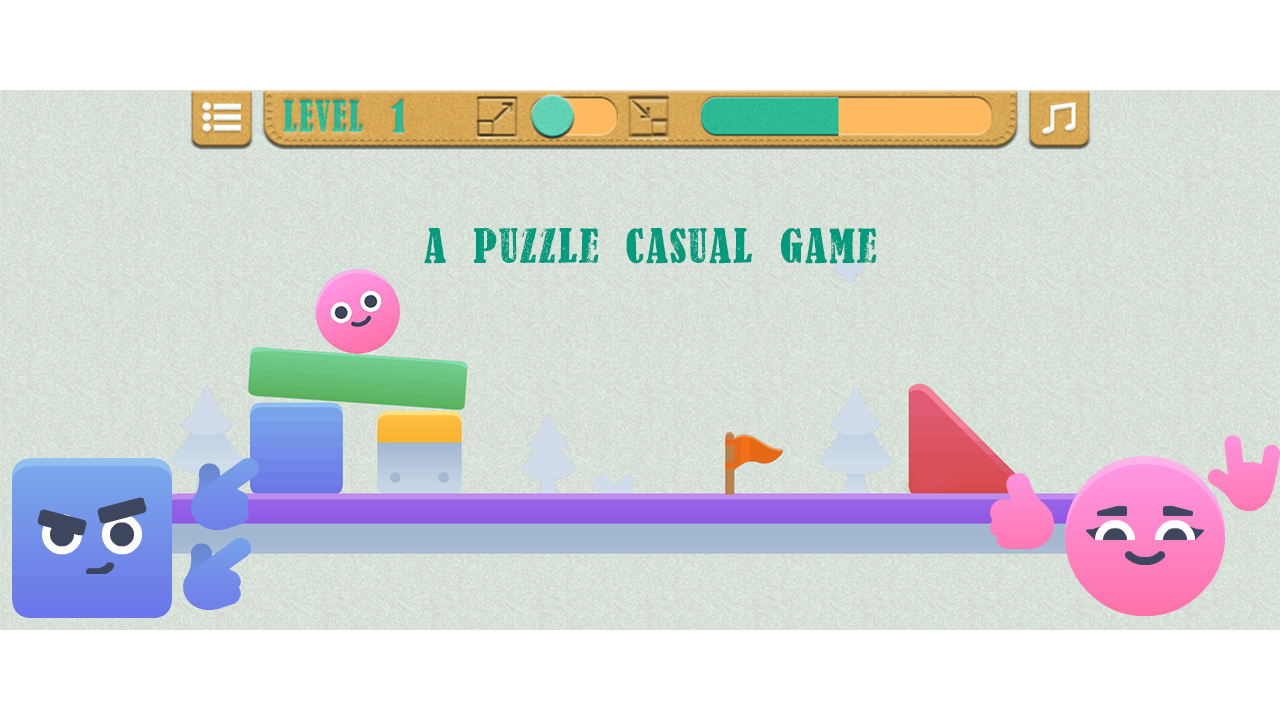Open the level list menu

(221, 118)
